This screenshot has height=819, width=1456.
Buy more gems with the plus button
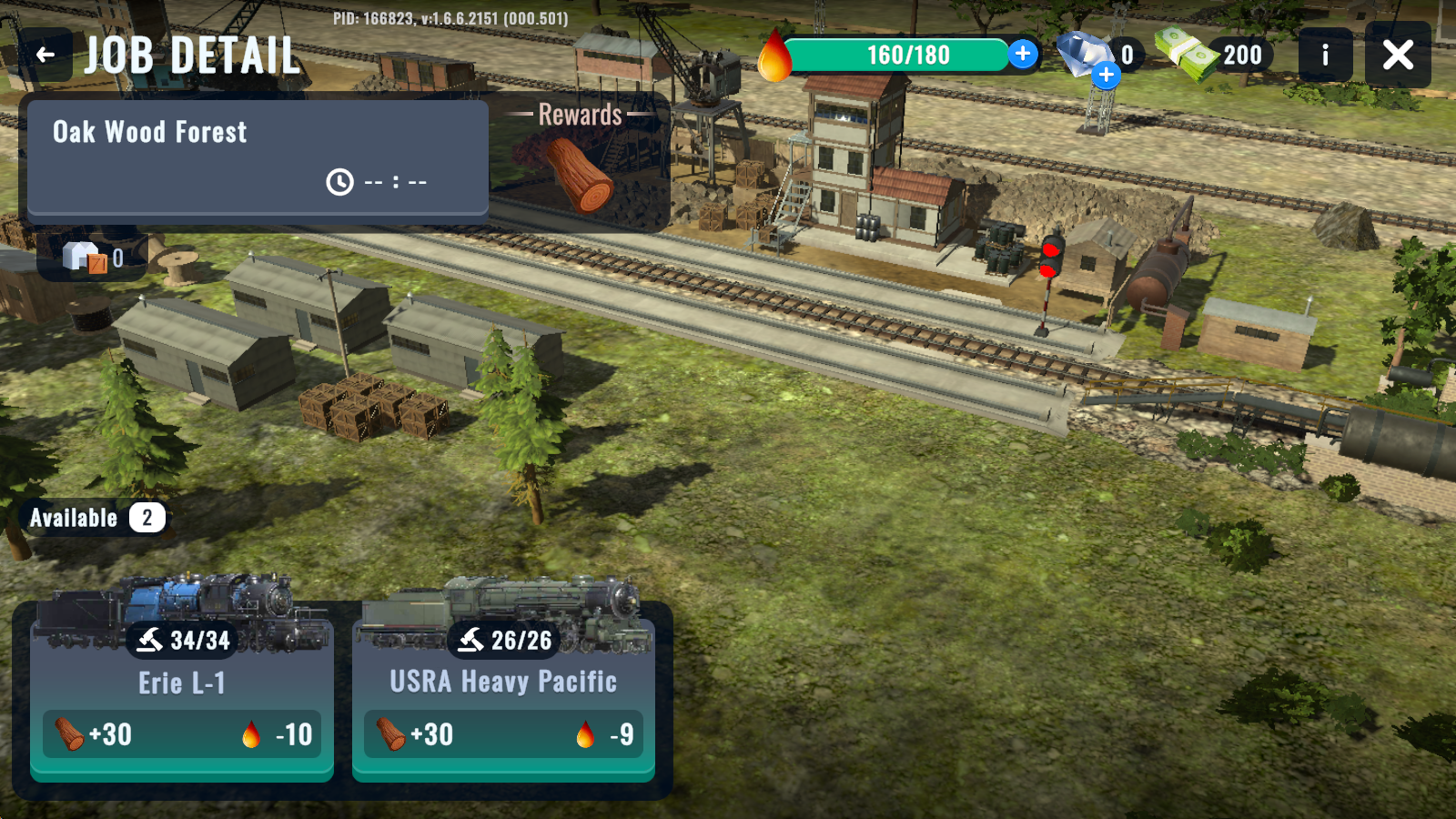[x=1107, y=75]
